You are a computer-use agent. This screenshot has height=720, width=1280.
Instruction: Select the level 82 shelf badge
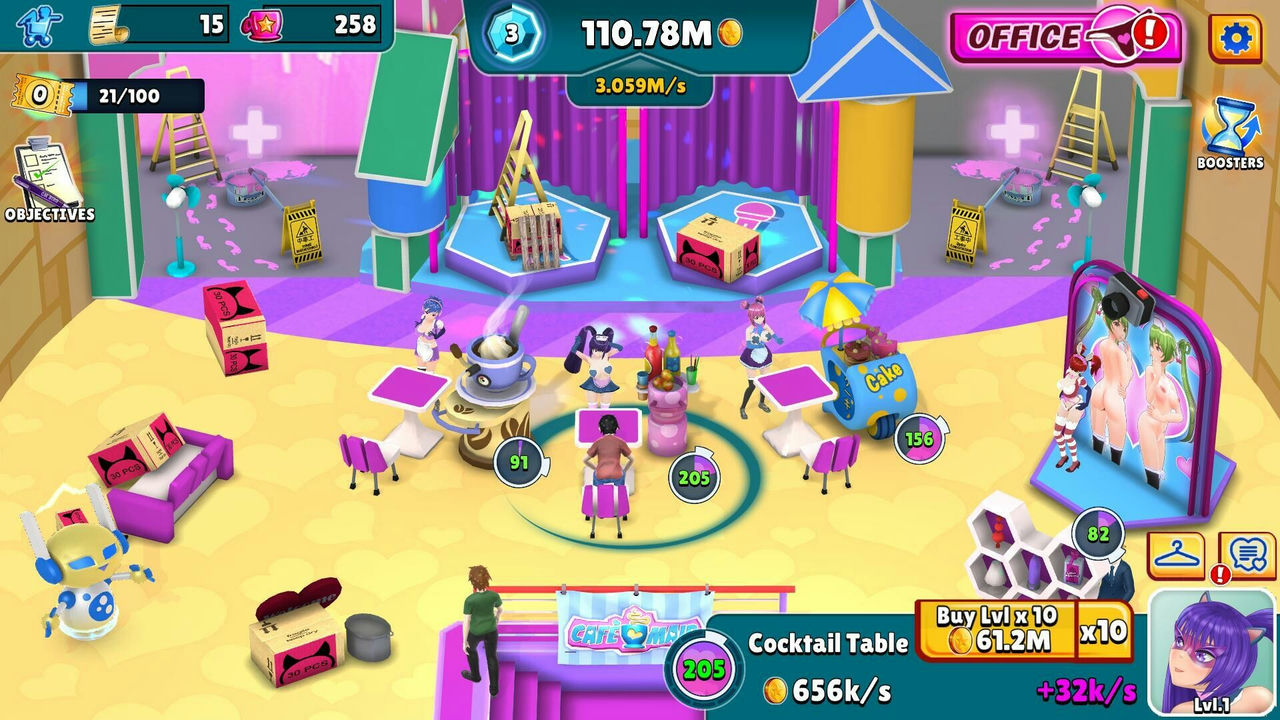[1097, 534]
